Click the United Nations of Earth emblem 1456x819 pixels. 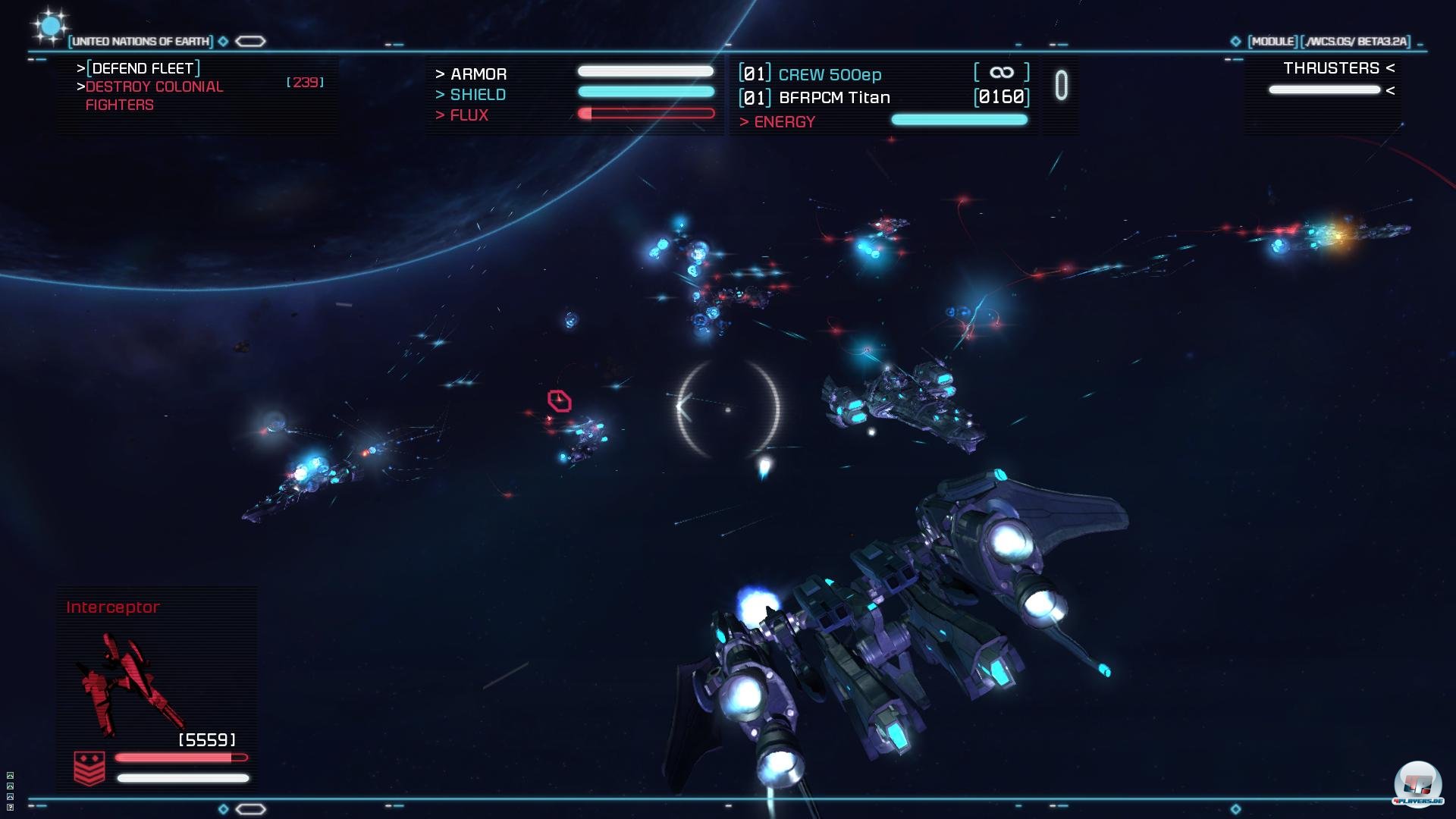50,27
